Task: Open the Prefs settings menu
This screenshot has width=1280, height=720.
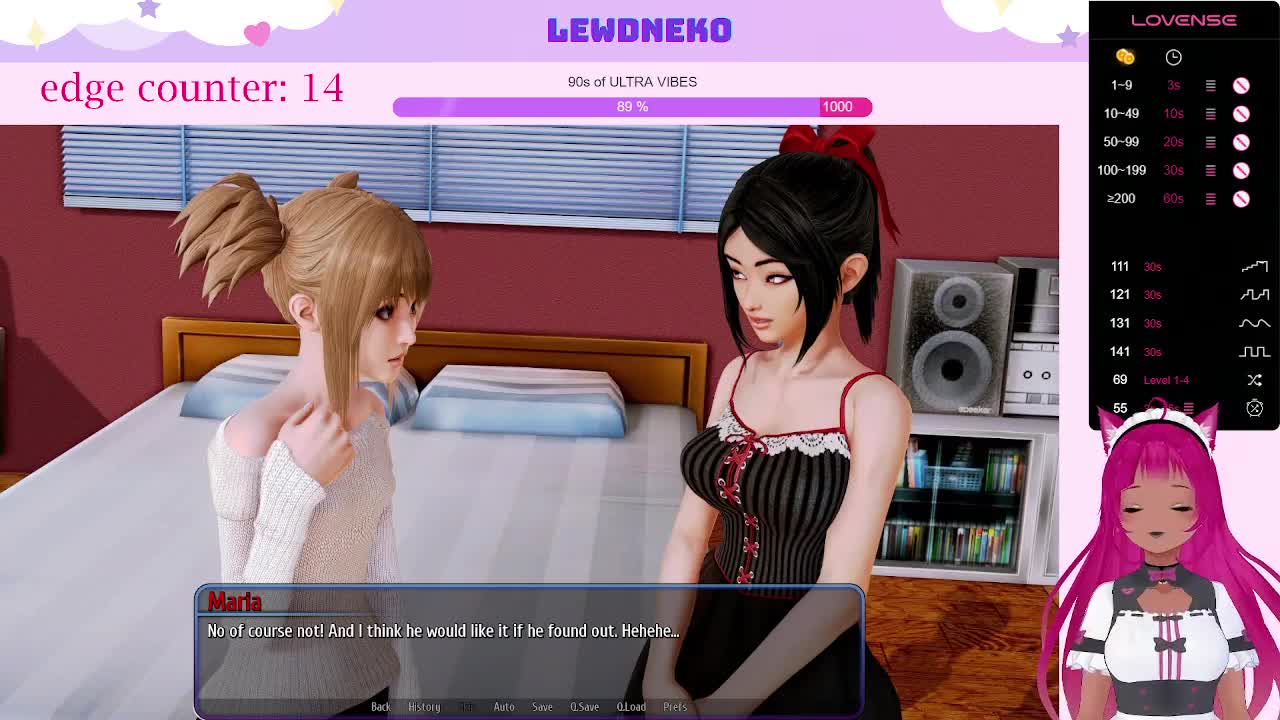Action: coord(675,707)
